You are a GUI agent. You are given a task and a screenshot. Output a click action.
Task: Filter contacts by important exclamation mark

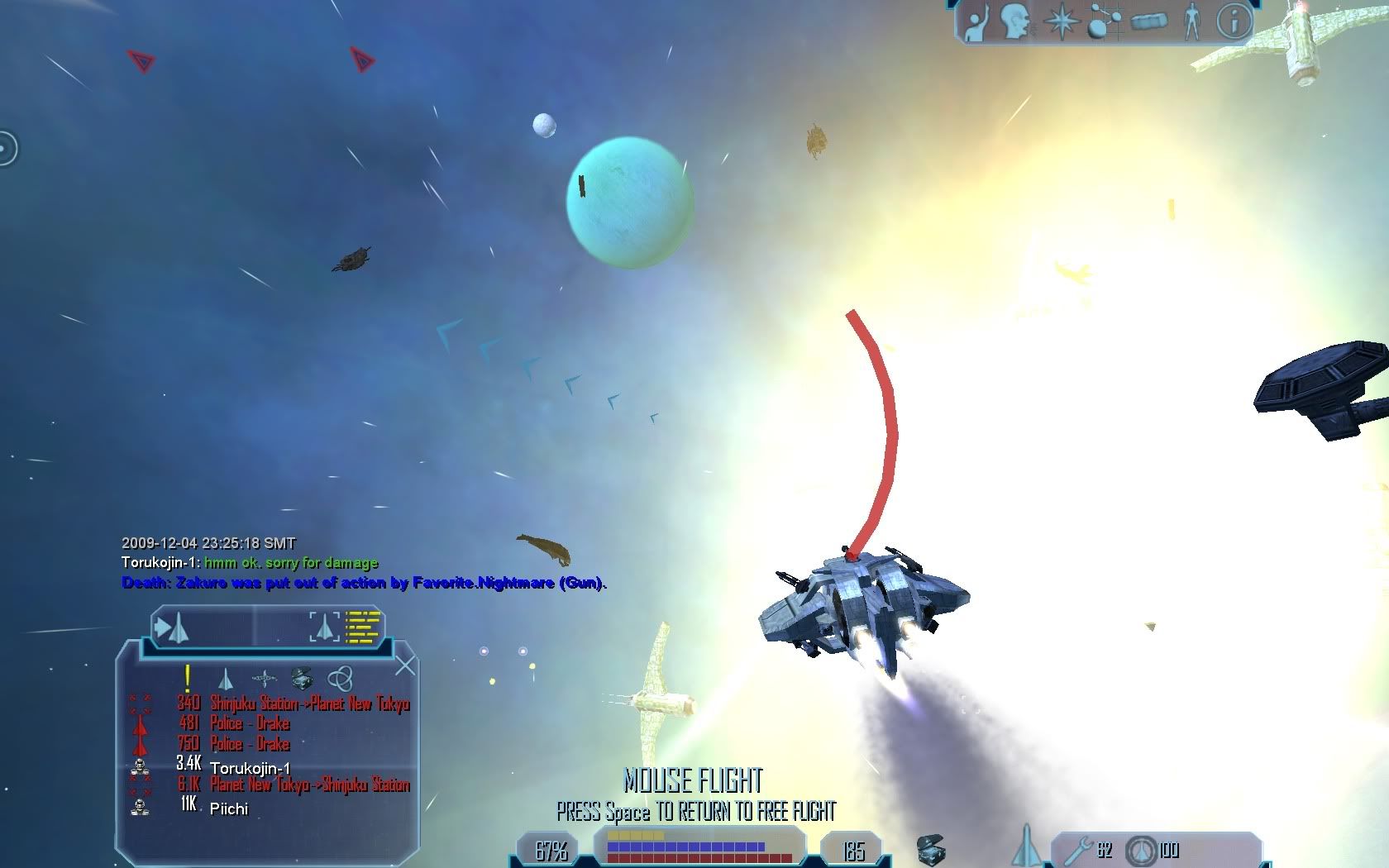click(188, 679)
